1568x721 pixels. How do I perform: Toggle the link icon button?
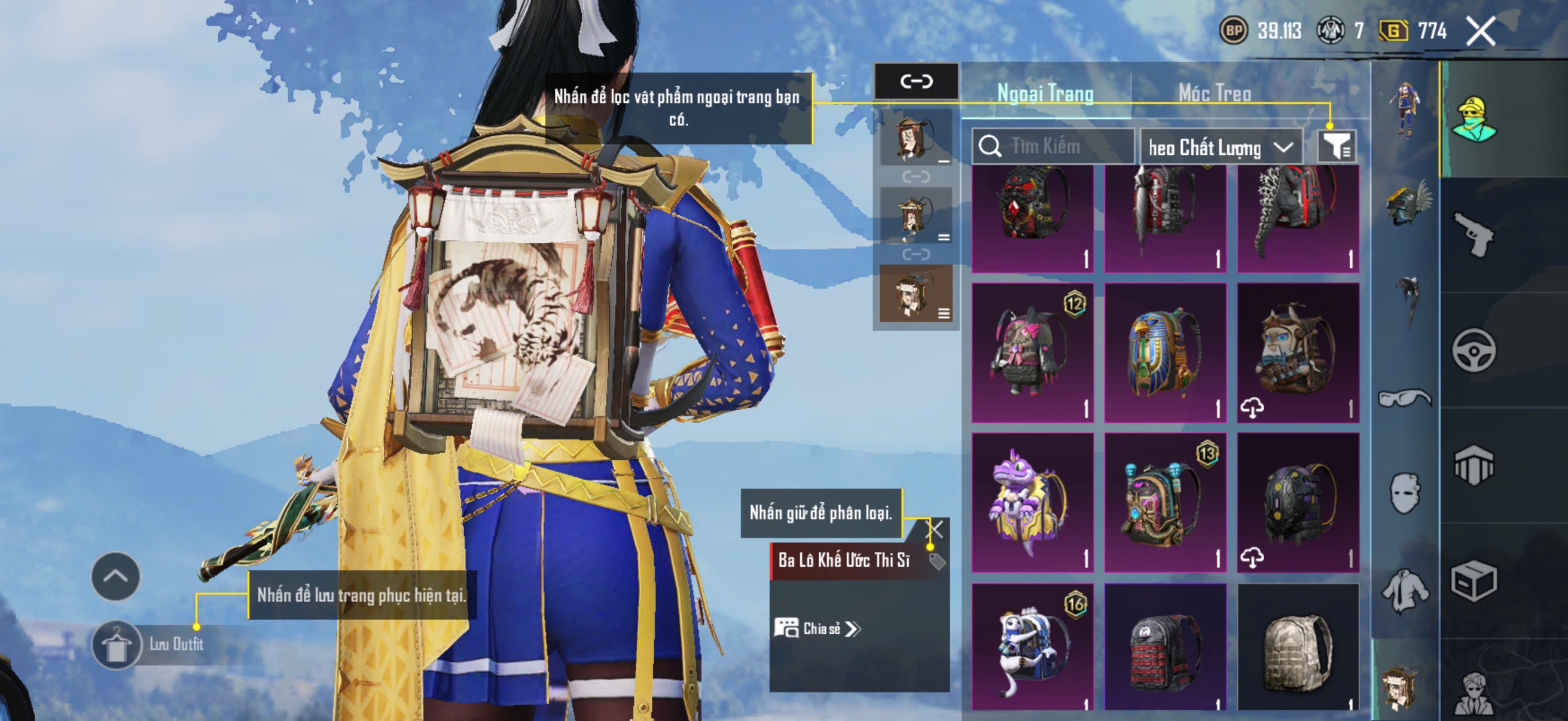916,81
